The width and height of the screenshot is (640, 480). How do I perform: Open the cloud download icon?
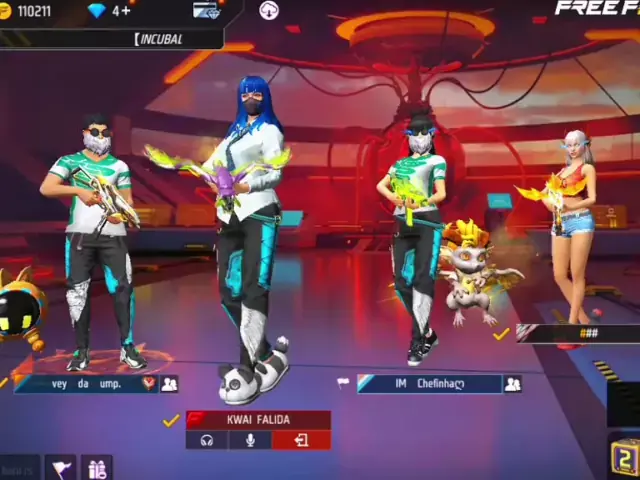(x=268, y=11)
